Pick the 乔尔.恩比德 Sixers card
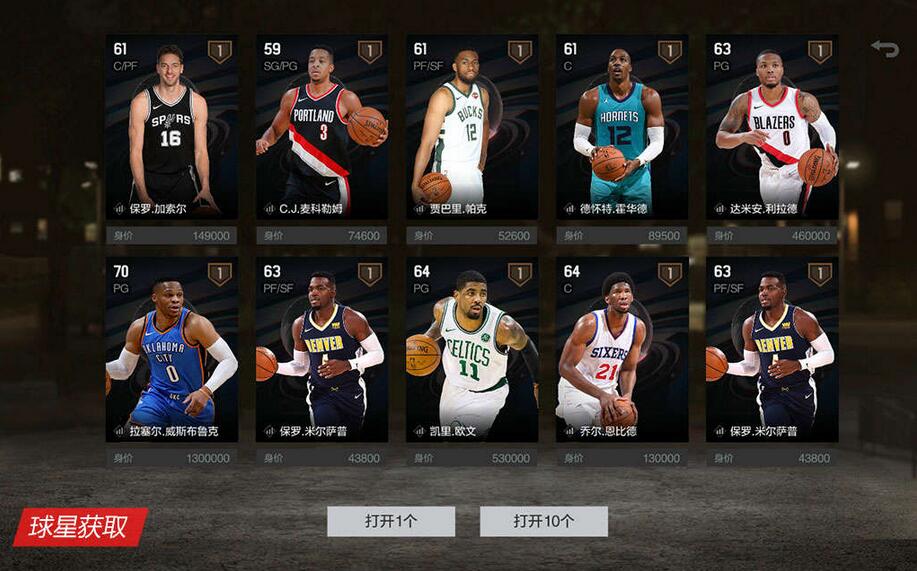The image size is (917, 571). tap(622, 349)
